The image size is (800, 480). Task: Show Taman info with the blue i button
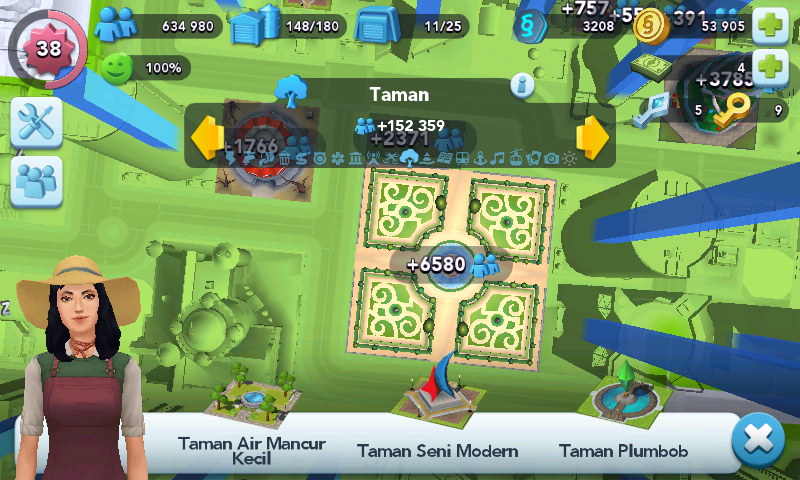(x=522, y=86)
